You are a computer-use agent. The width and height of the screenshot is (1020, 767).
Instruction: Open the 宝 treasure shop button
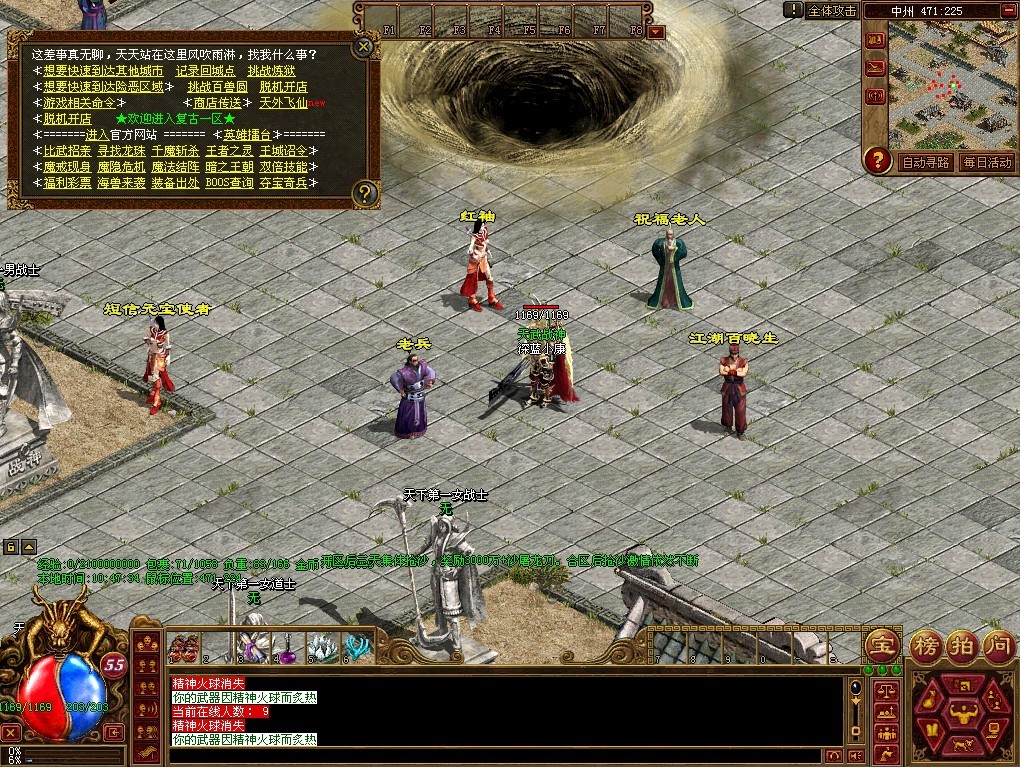(882, 643)
